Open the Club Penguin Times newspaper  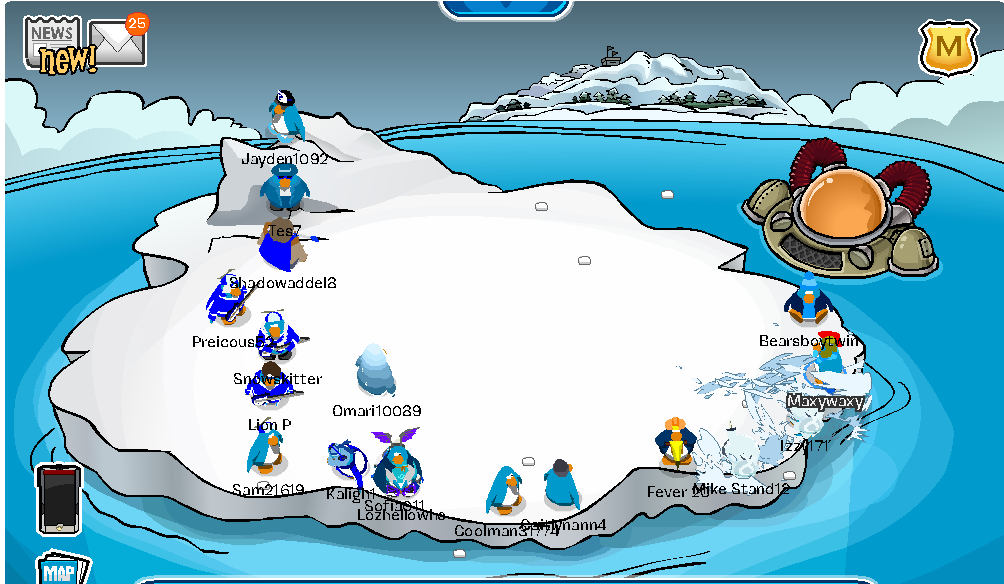click(x=52, y=38)
